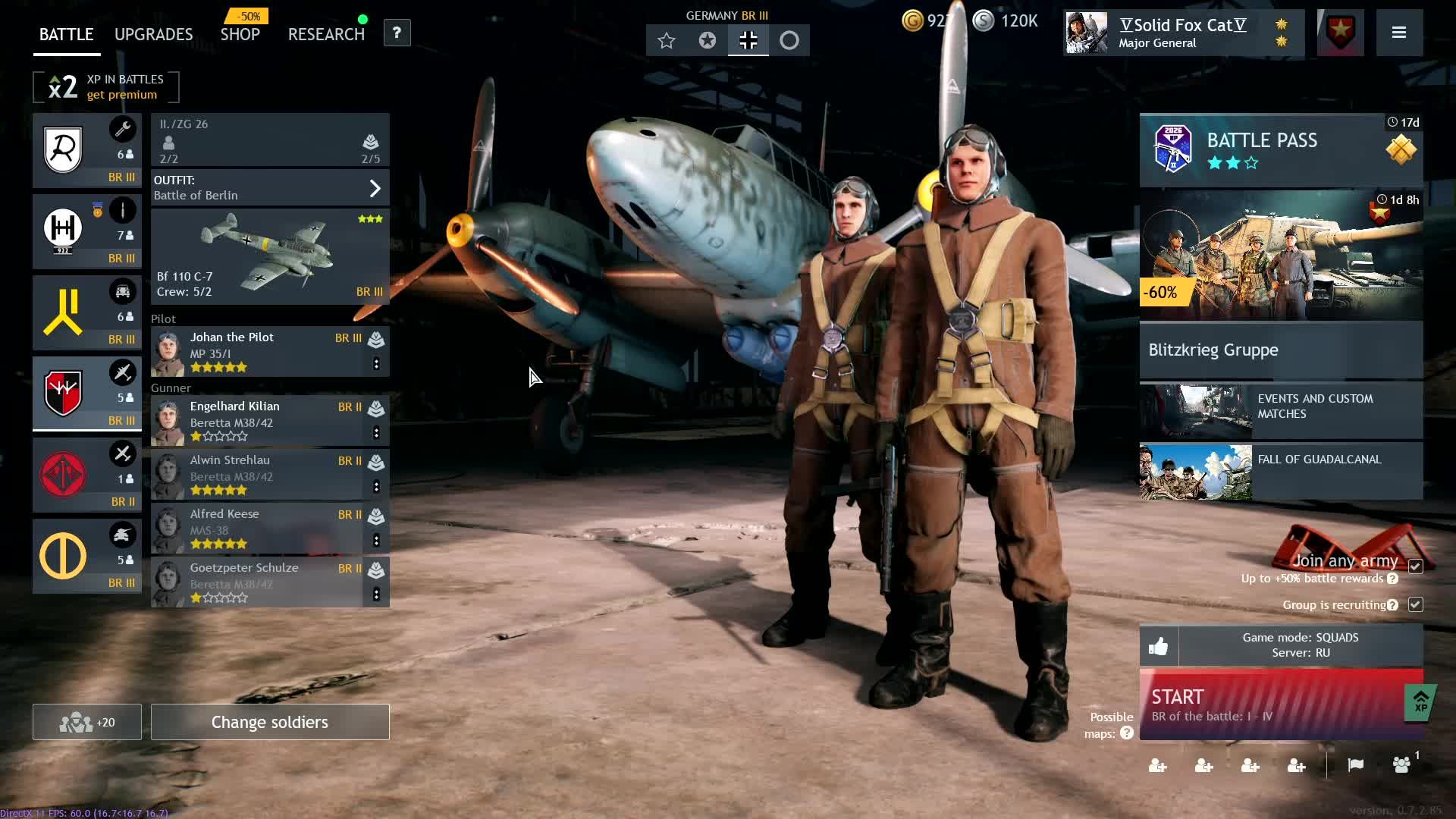The width and height of the screenshot is (1456, 819).
Task: Choose gunner Engelhard Kilian
Action: pos(258,421)
